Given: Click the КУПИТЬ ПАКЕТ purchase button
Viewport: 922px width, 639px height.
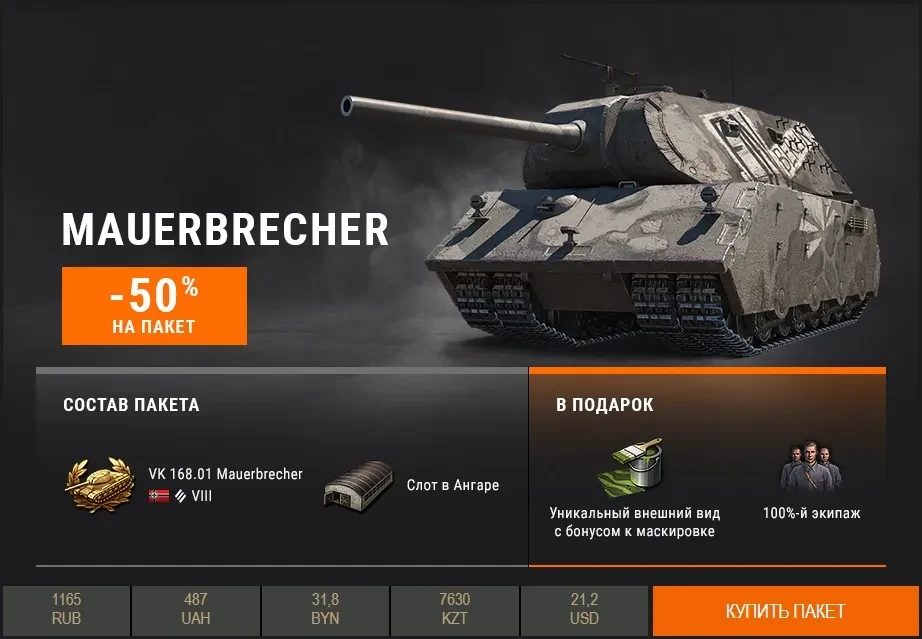Looking at the screenshot, I should (x=785, y=611).
